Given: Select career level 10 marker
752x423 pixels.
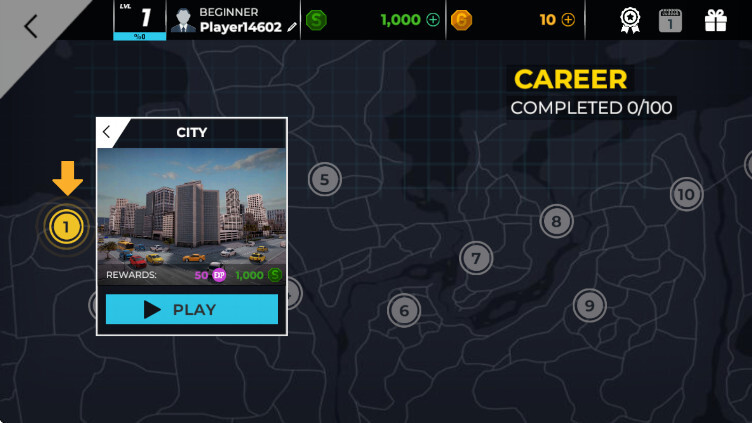Looking at the screenshot, I should (686, 194).
